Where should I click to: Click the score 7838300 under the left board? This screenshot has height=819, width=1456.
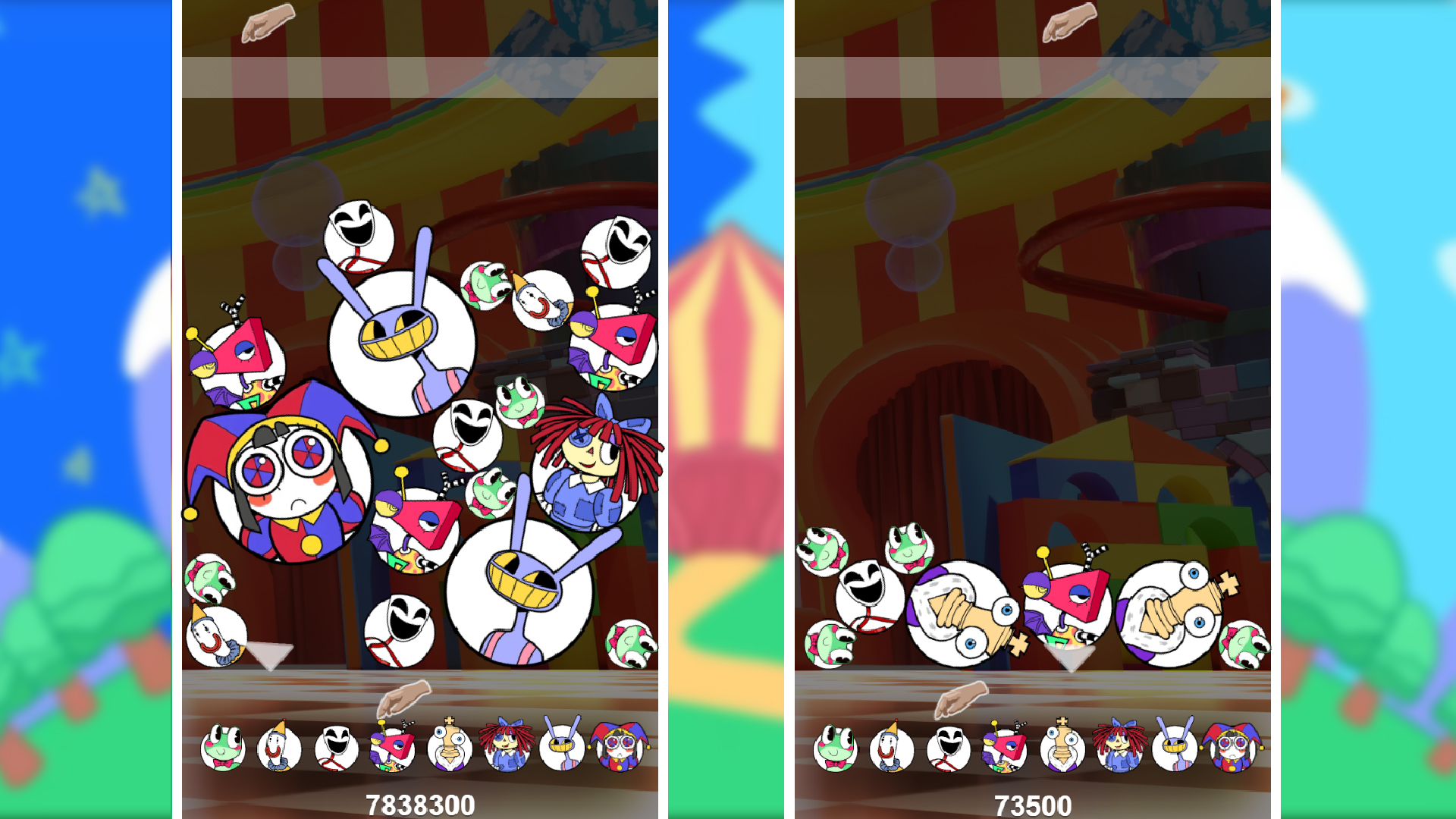coord(421,803)
